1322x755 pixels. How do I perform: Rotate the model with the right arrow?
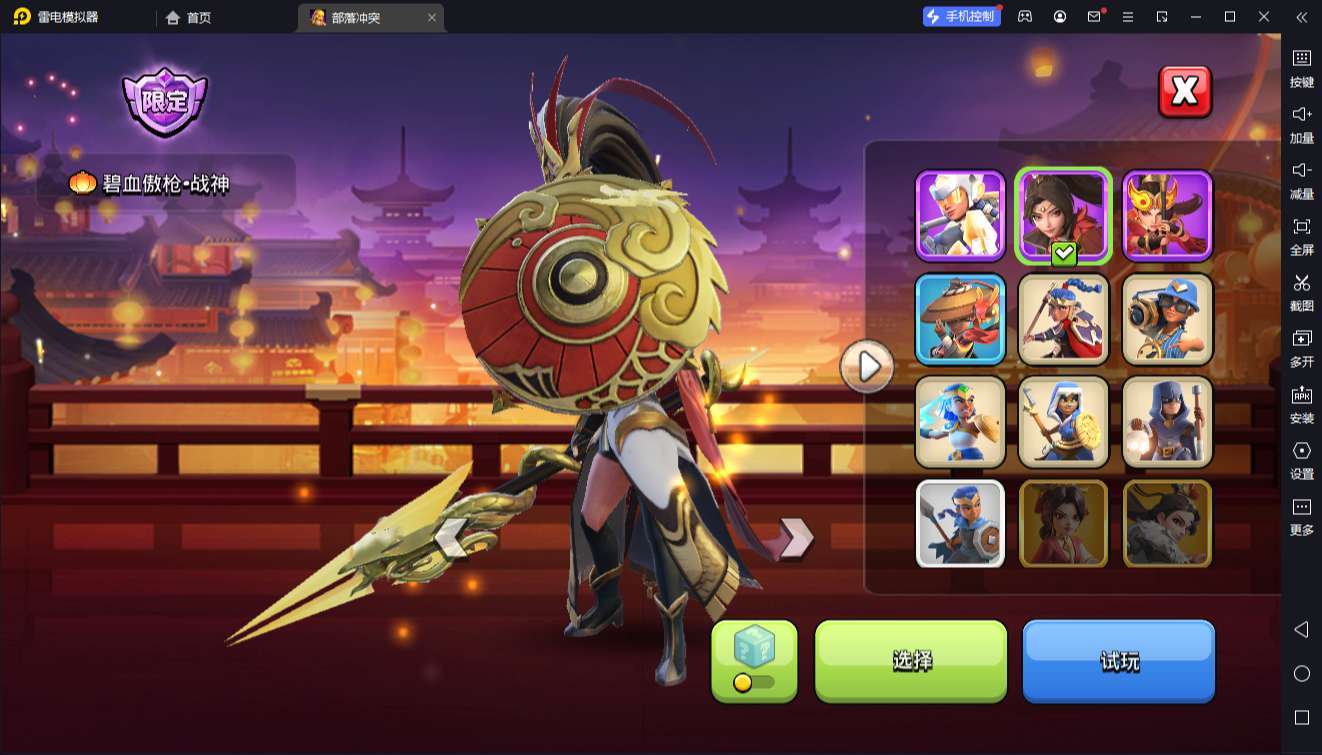(x=796, y=538)
